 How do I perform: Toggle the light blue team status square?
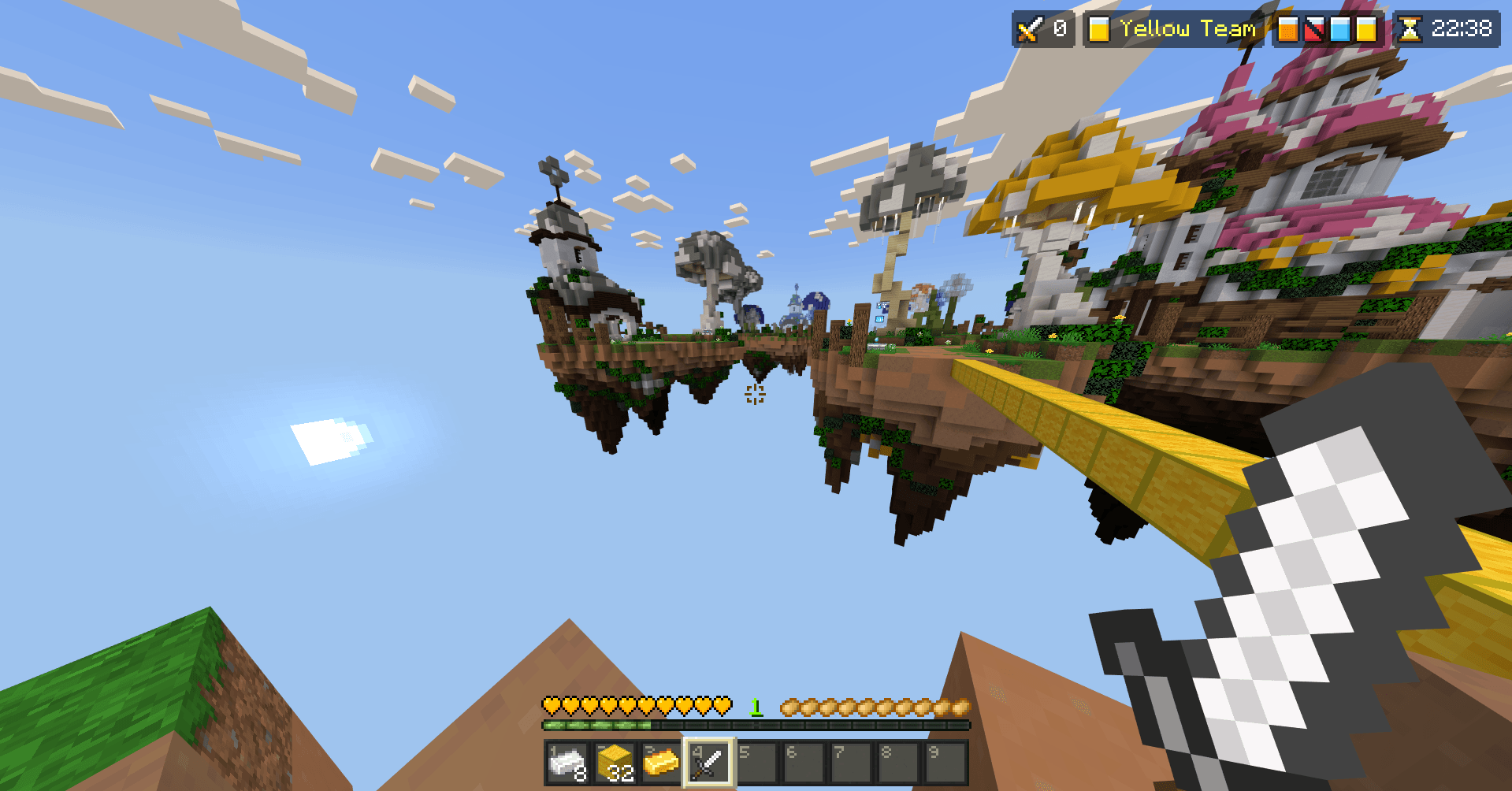click(1341, 30)
